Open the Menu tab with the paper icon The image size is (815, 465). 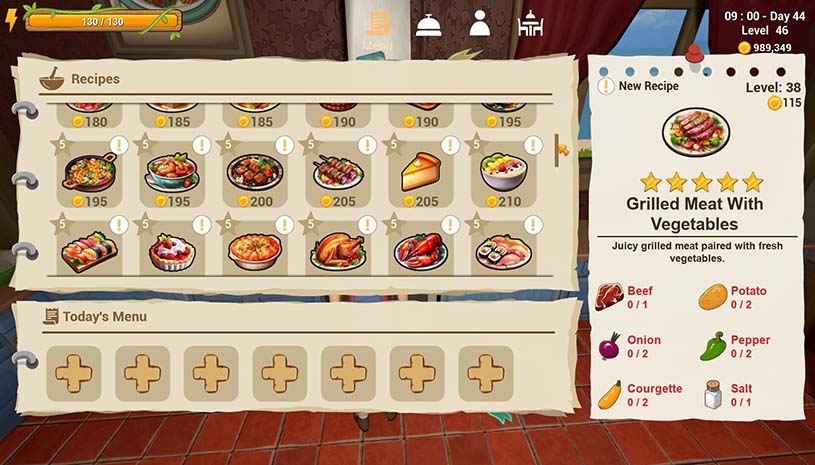pos(377,26)
